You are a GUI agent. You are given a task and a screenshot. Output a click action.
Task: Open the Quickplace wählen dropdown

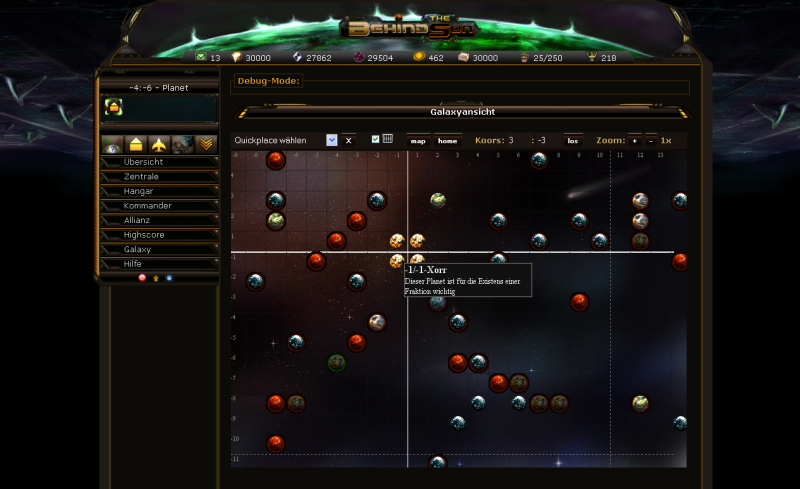click(x=332, y=141)
